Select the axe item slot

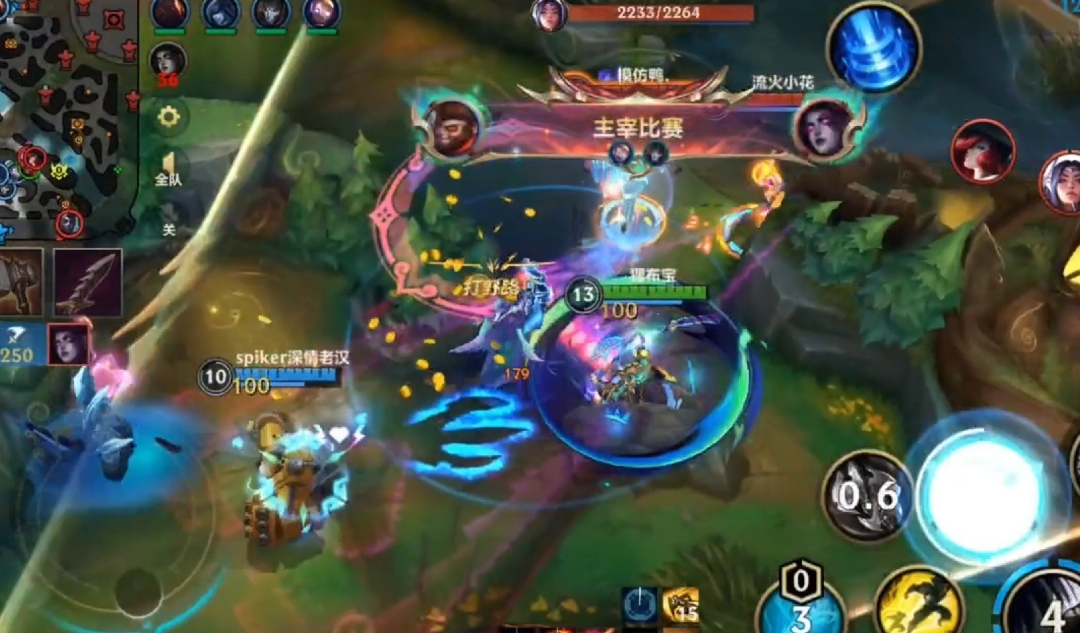20,283
